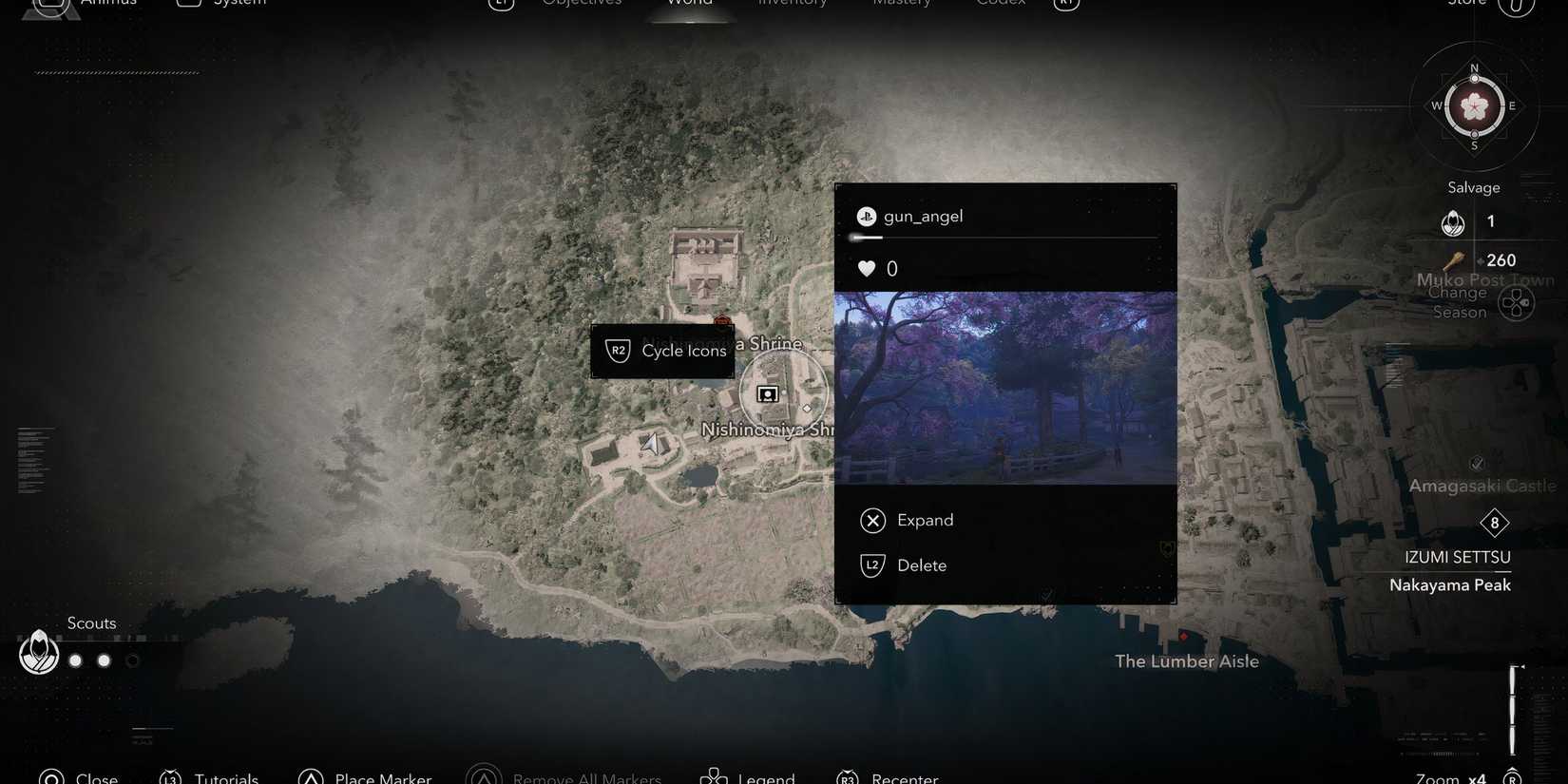Click the gun_angel photo thumbnail
The image size is (1568, 784).
(1005, 390)
